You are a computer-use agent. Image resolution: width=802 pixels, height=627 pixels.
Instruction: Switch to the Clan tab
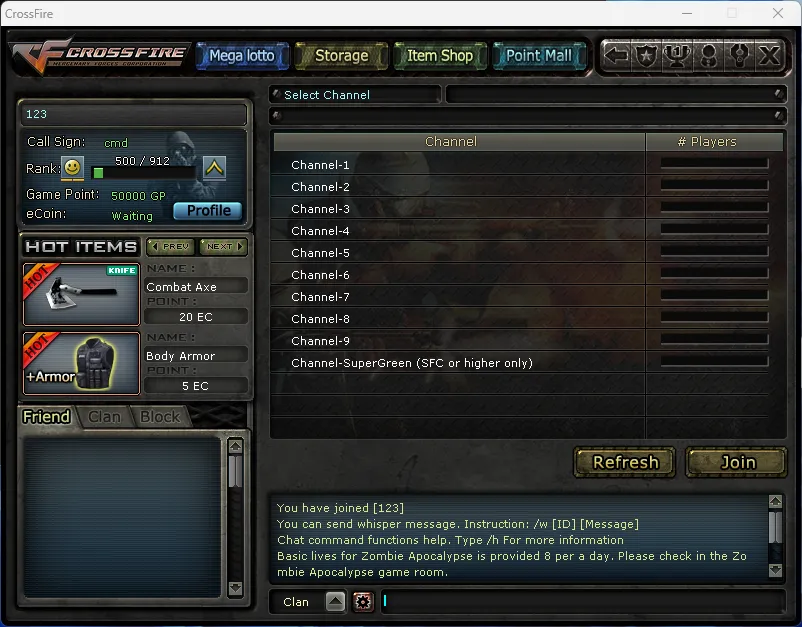click(x=104, y=417)
